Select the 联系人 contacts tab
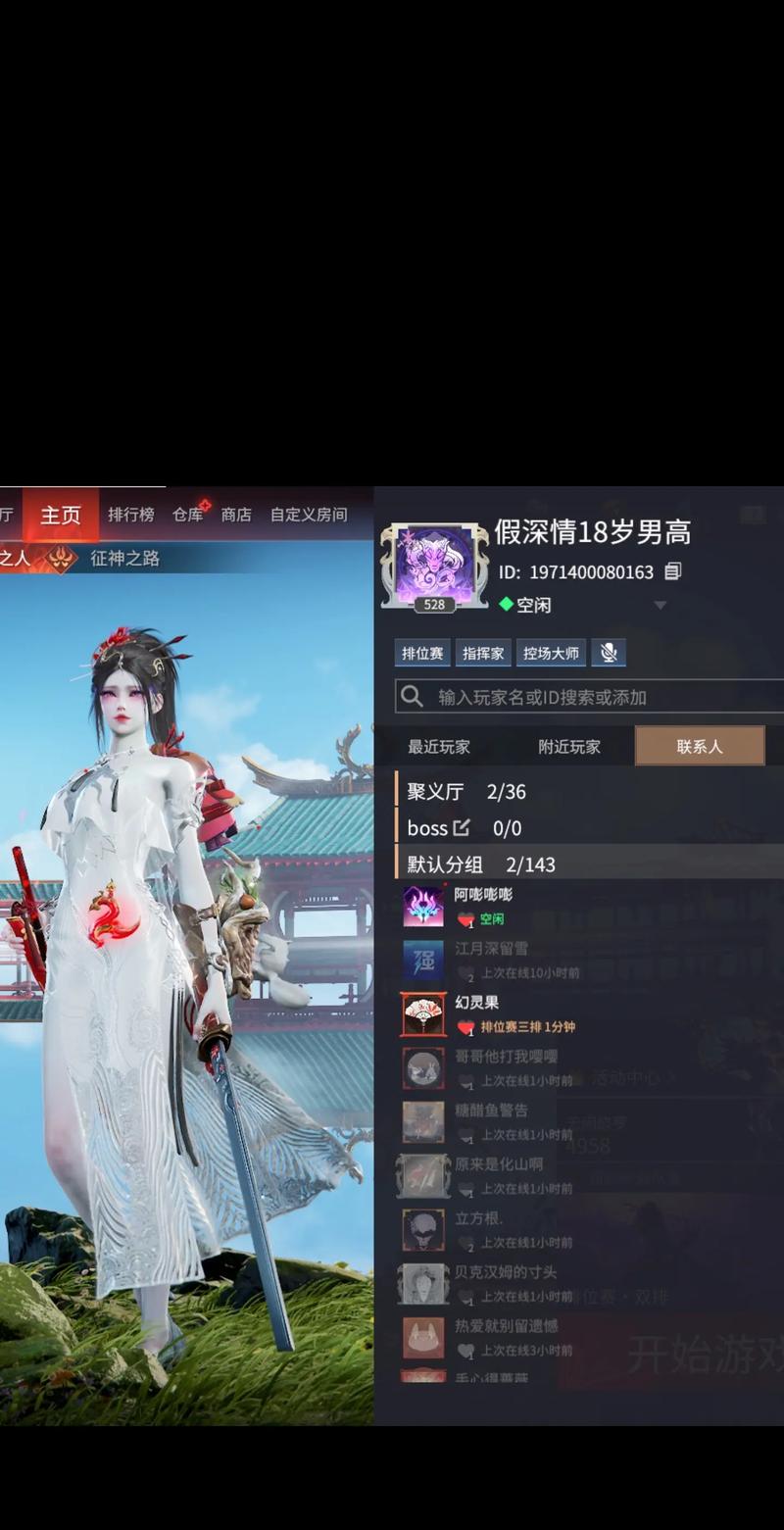The image size is (784, 1530). coord(700,747)
